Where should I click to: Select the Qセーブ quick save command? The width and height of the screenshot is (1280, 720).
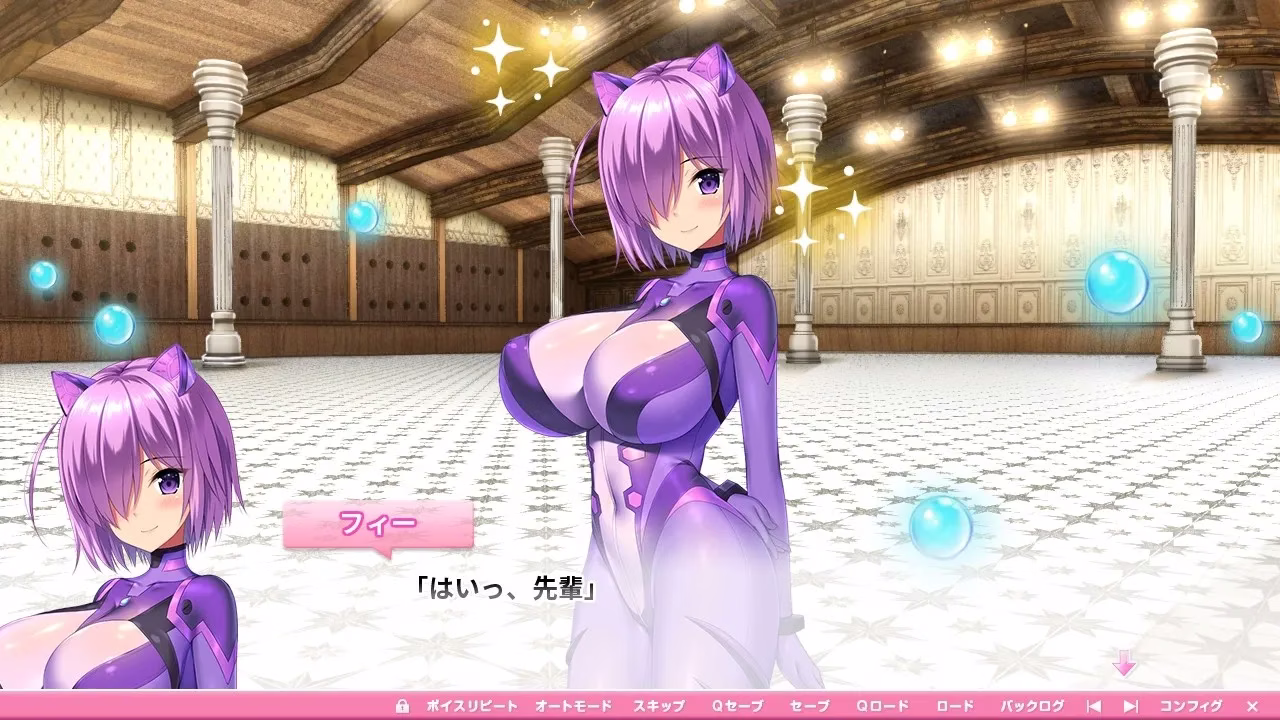(740, 703)
